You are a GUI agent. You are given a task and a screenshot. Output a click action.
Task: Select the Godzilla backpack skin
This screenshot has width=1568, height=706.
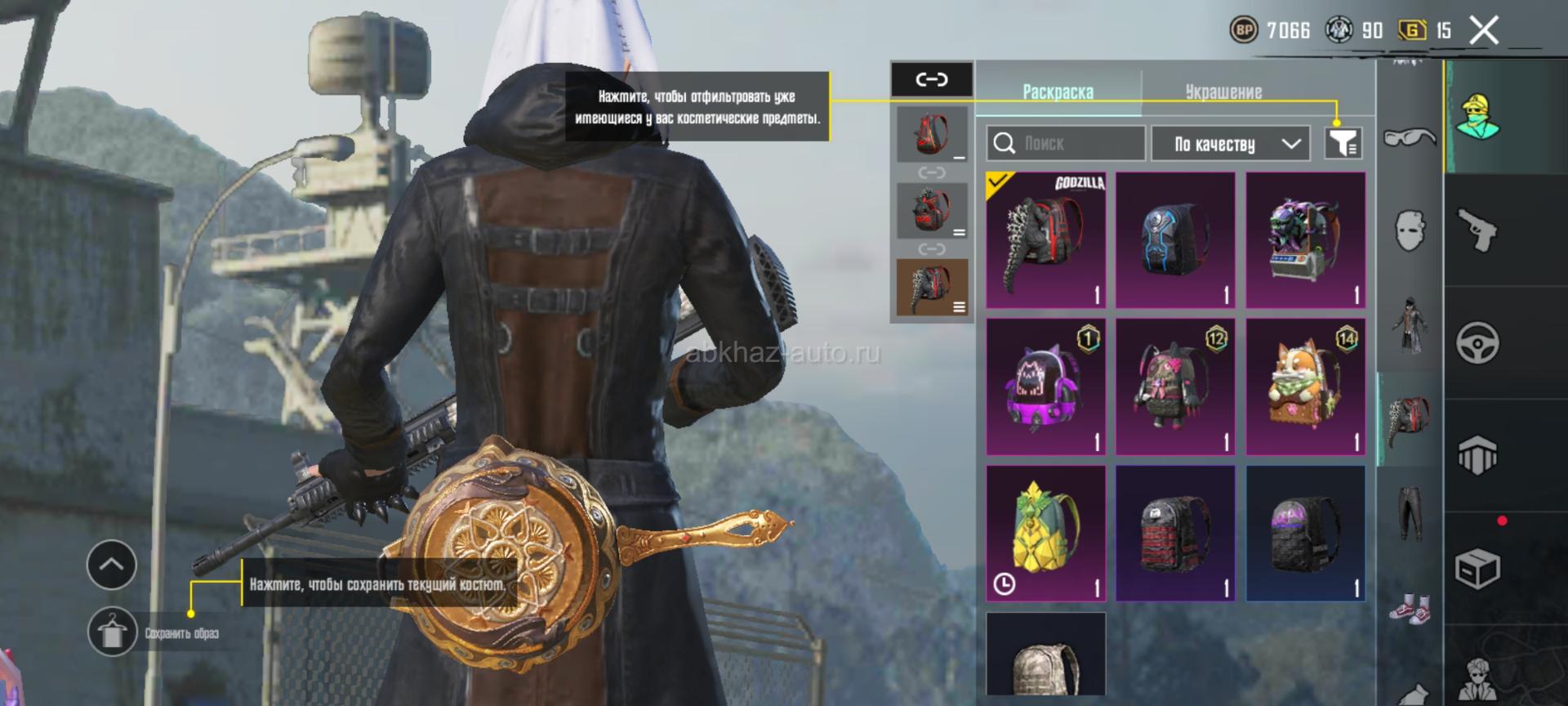[x=1045, y=239]
